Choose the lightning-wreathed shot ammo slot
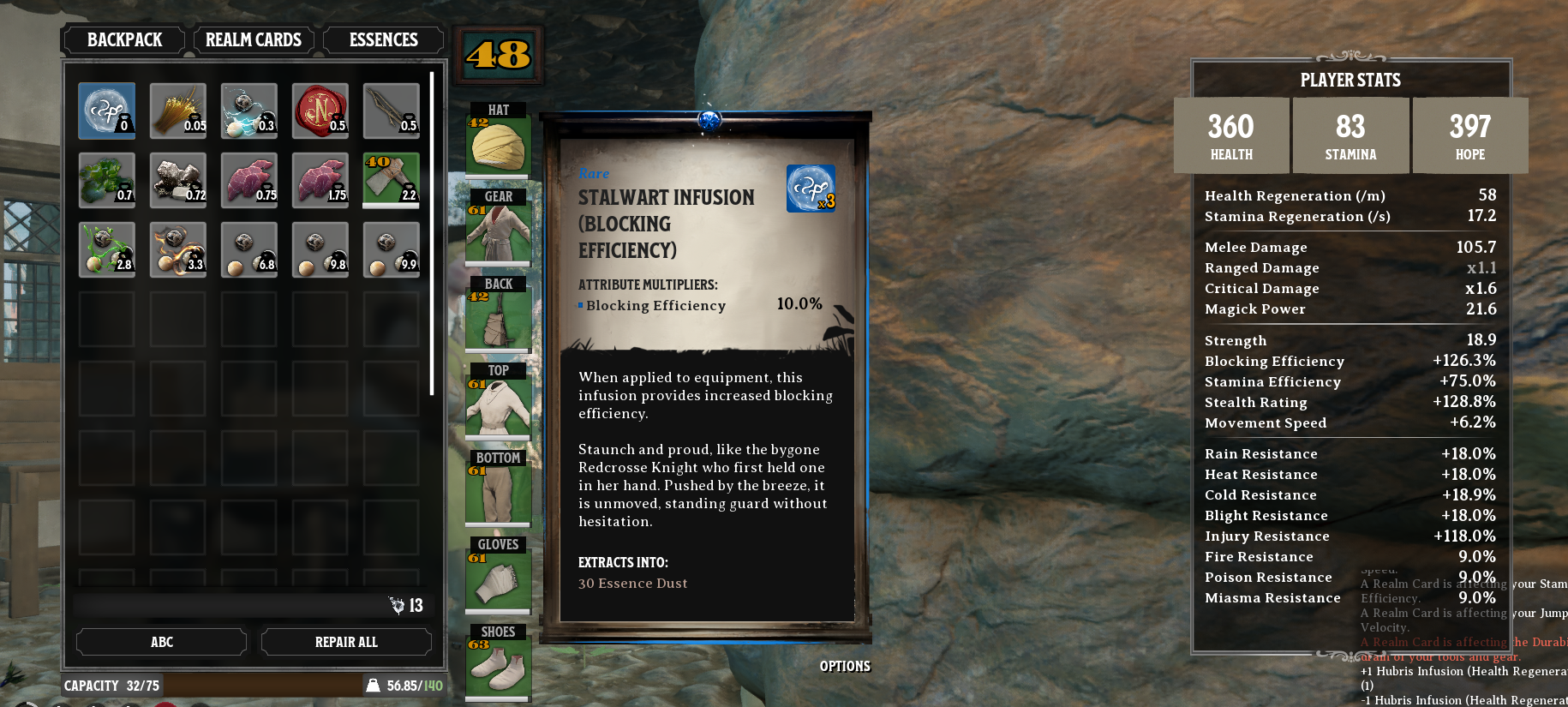This screenshot has width=1568, height=707. click(248, 111)
